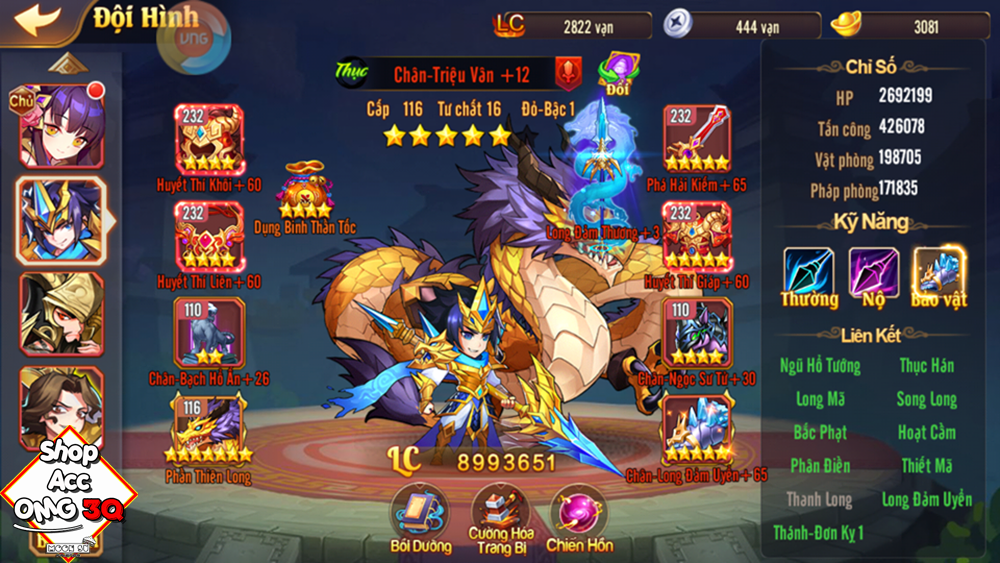
Task: Select the purple-haired Chủ hero portrait
Action: click(x=61, y=125)
